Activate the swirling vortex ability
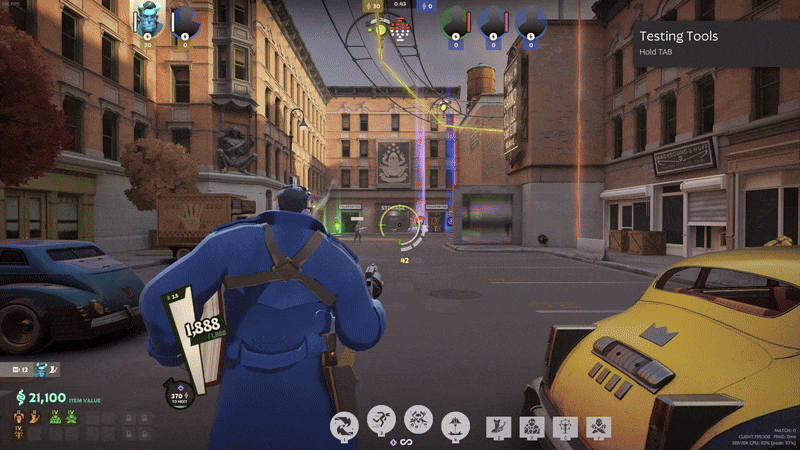The width and height of the screenshot is (800, 450). tap(344, 423)
